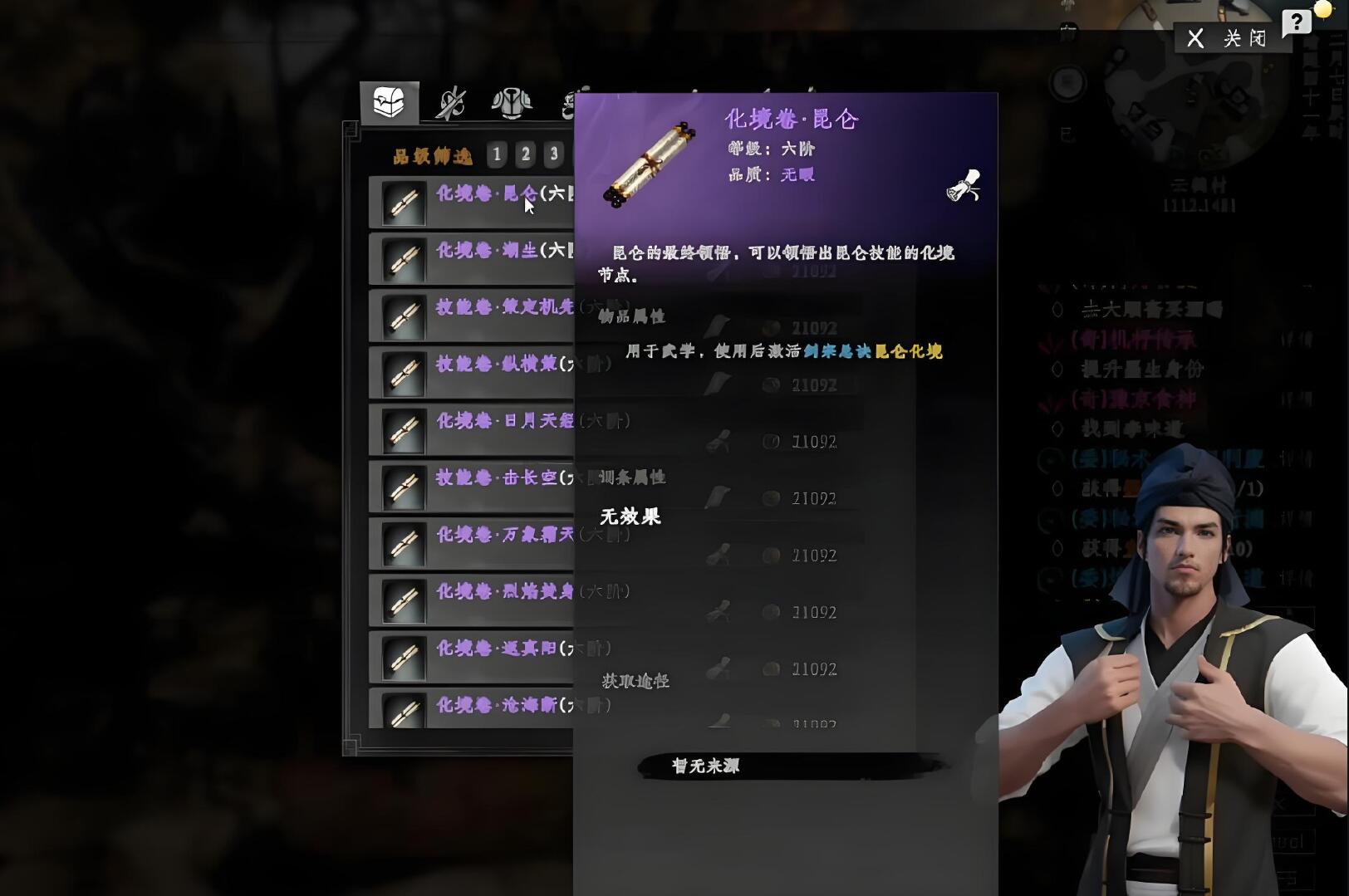1349x896 pixels.
Task: Click the yellow 昆仑化境 highlighted text
Action: coord(910,351)
